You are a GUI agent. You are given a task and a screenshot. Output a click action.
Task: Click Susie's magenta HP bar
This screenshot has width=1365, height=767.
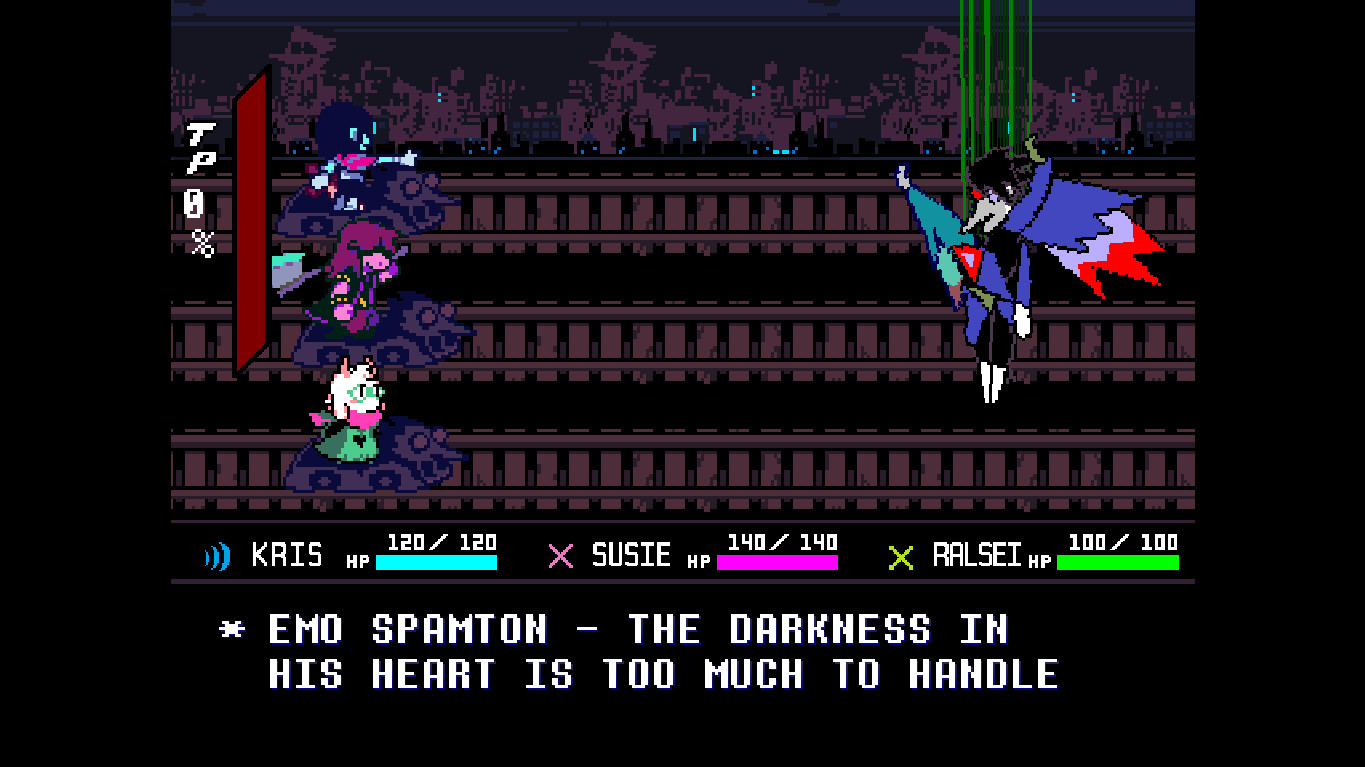point(777,563)
